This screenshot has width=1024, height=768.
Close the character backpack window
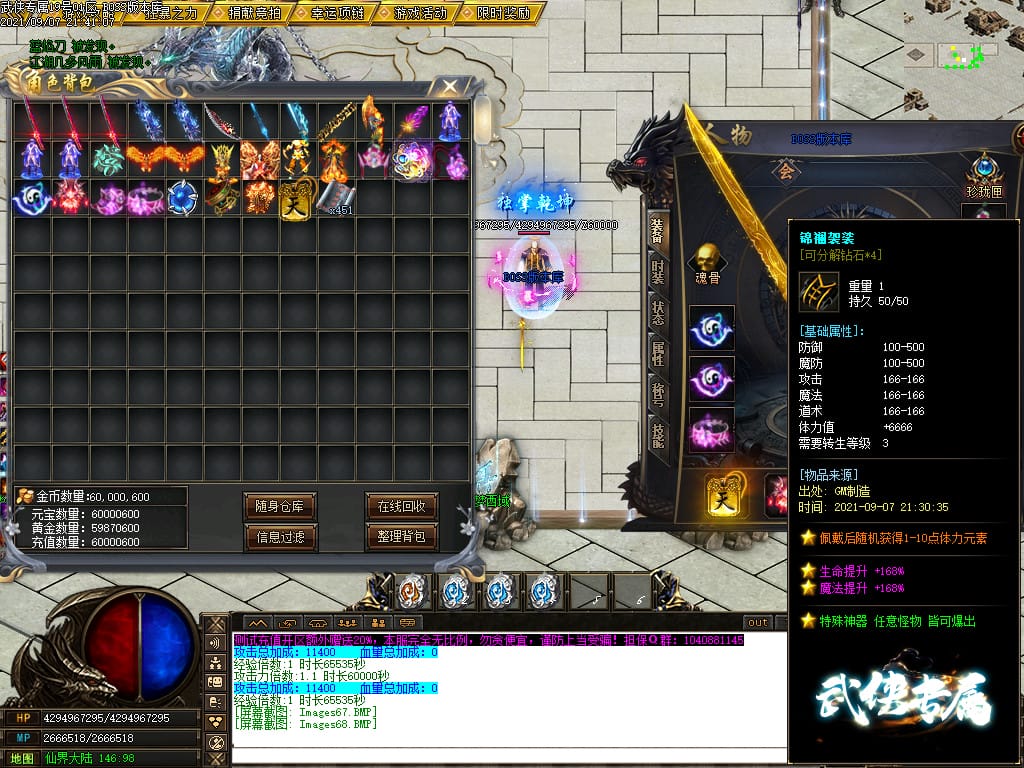point(451,87)
